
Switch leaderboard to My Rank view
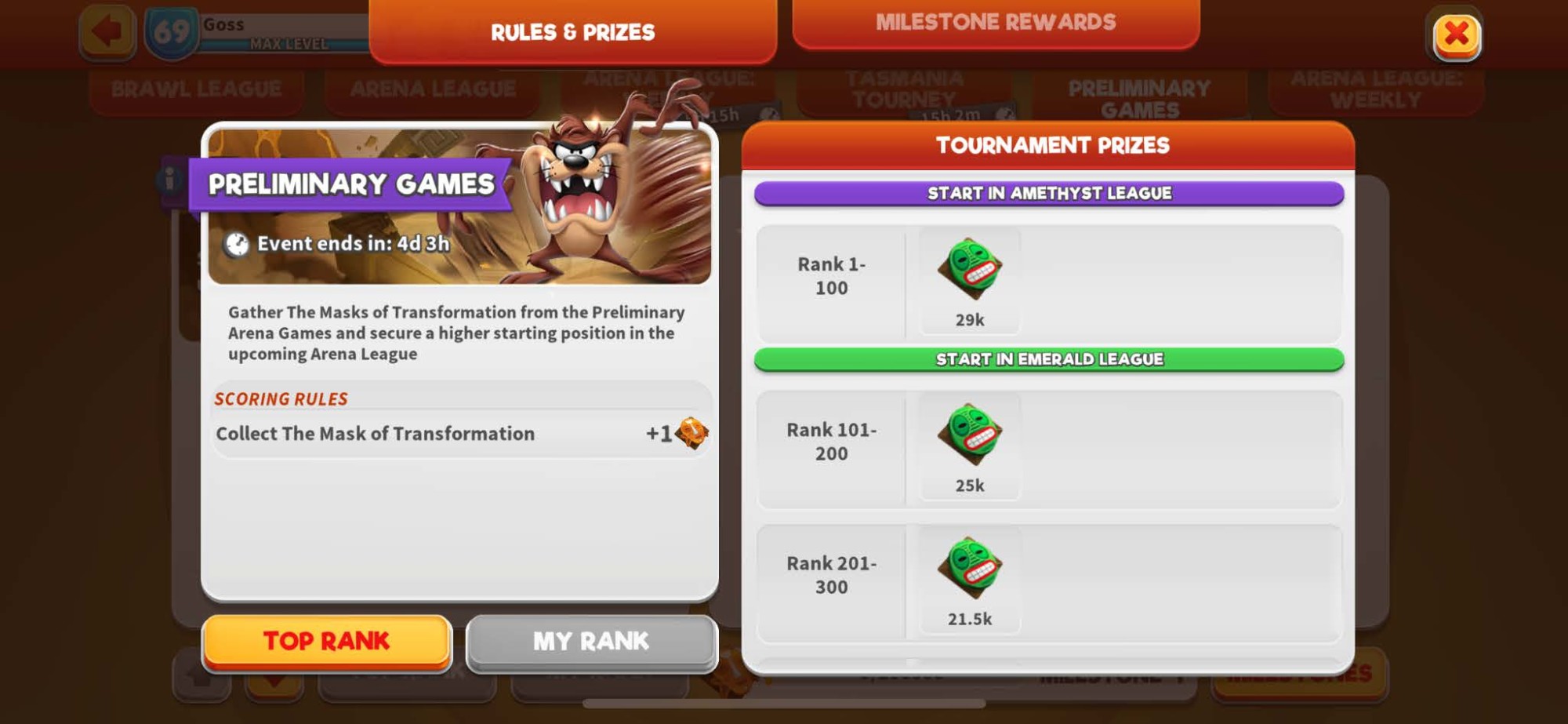tap(590, 641)
